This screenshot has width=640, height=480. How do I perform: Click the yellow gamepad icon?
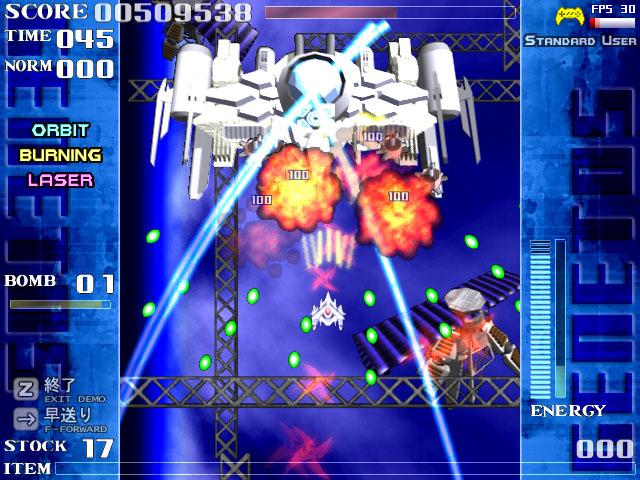point(571,16)
